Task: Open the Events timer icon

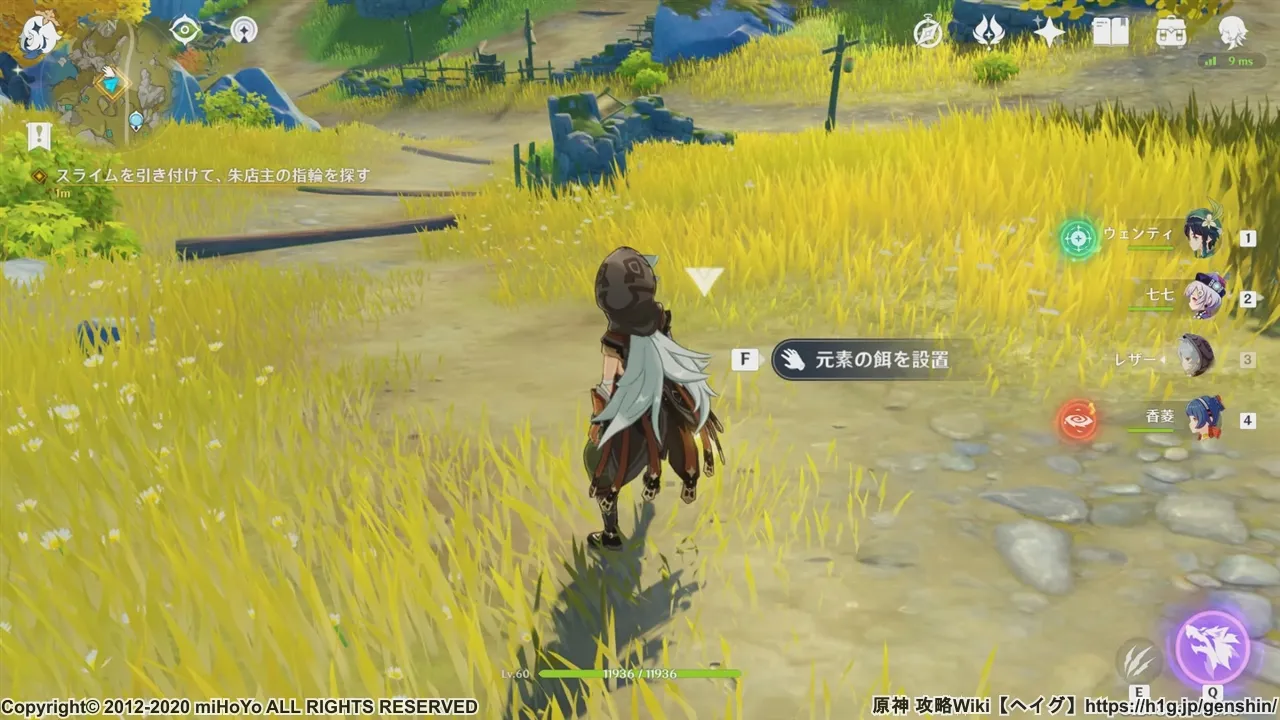Action: 928,33
